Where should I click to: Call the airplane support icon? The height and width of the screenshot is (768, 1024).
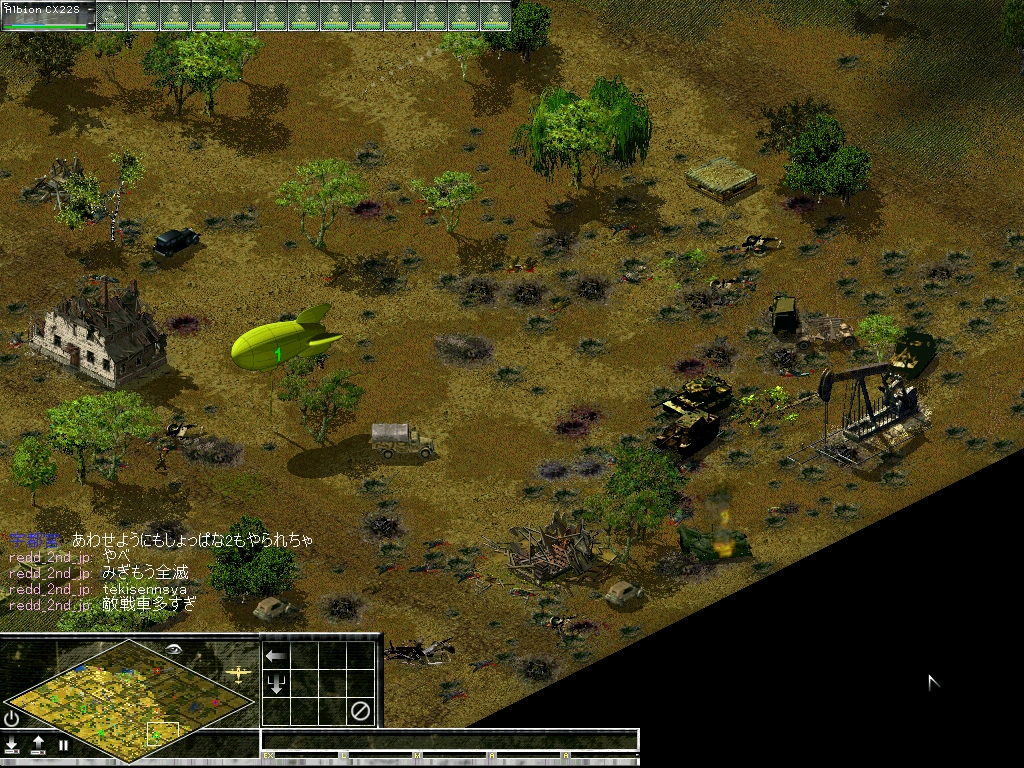238,675
